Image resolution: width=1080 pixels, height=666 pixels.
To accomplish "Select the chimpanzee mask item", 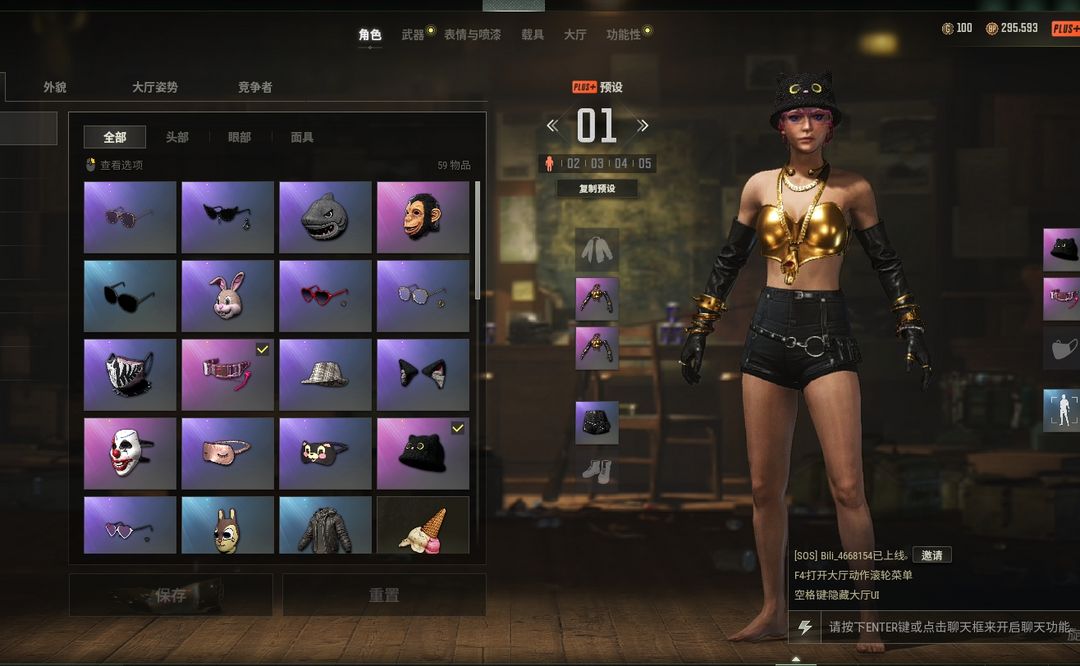I will [422, 217].
